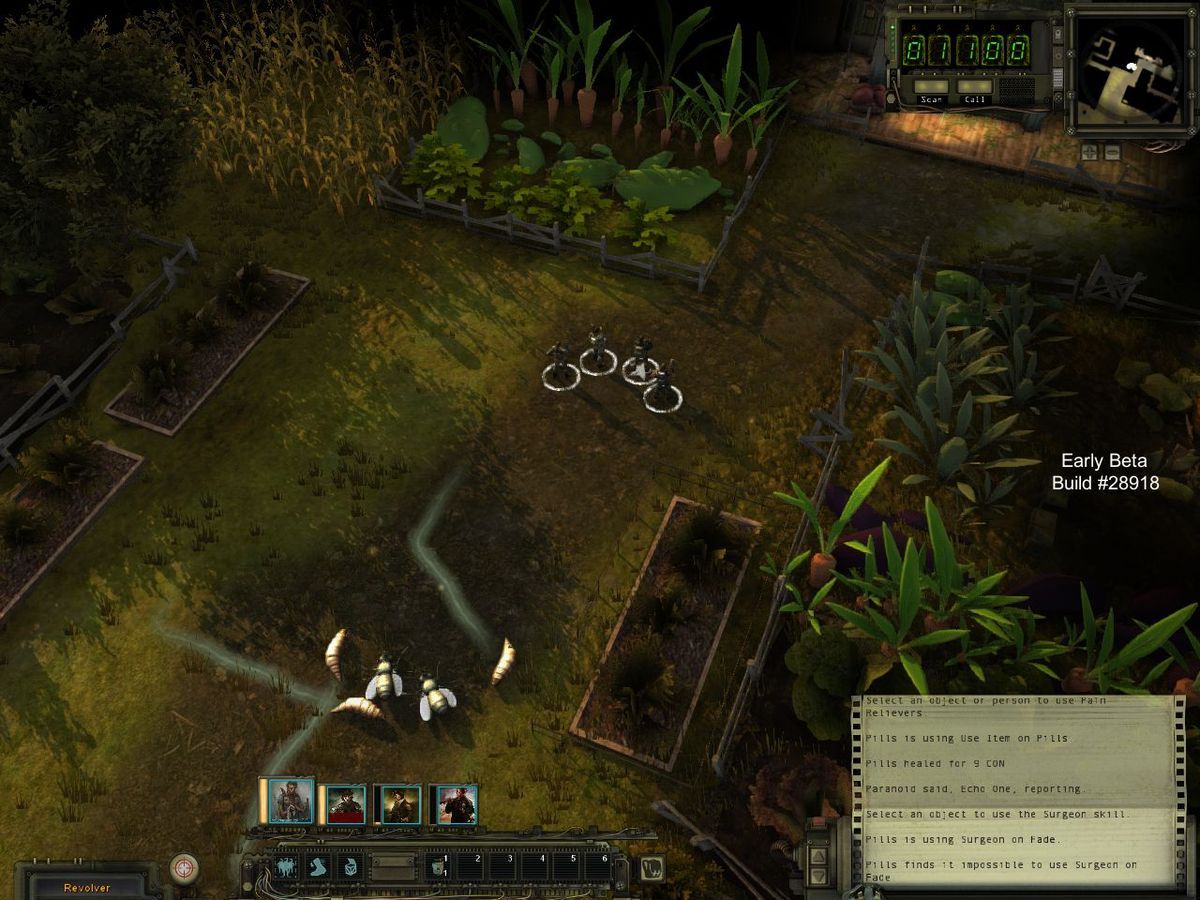This screenshot has height=900, width=1200.
Task: Click the Revolver weapon panel
Action: pos(88,886)
